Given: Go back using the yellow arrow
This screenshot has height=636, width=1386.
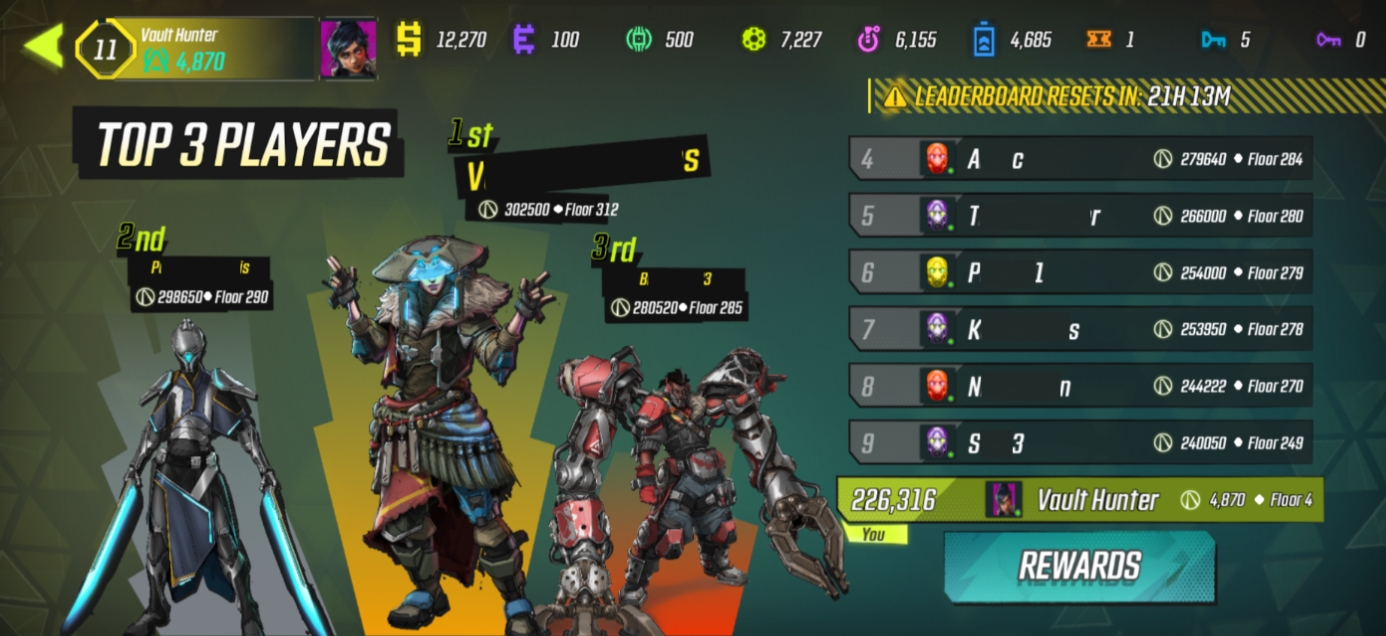Looking at the screenshot, I should 44,46.
